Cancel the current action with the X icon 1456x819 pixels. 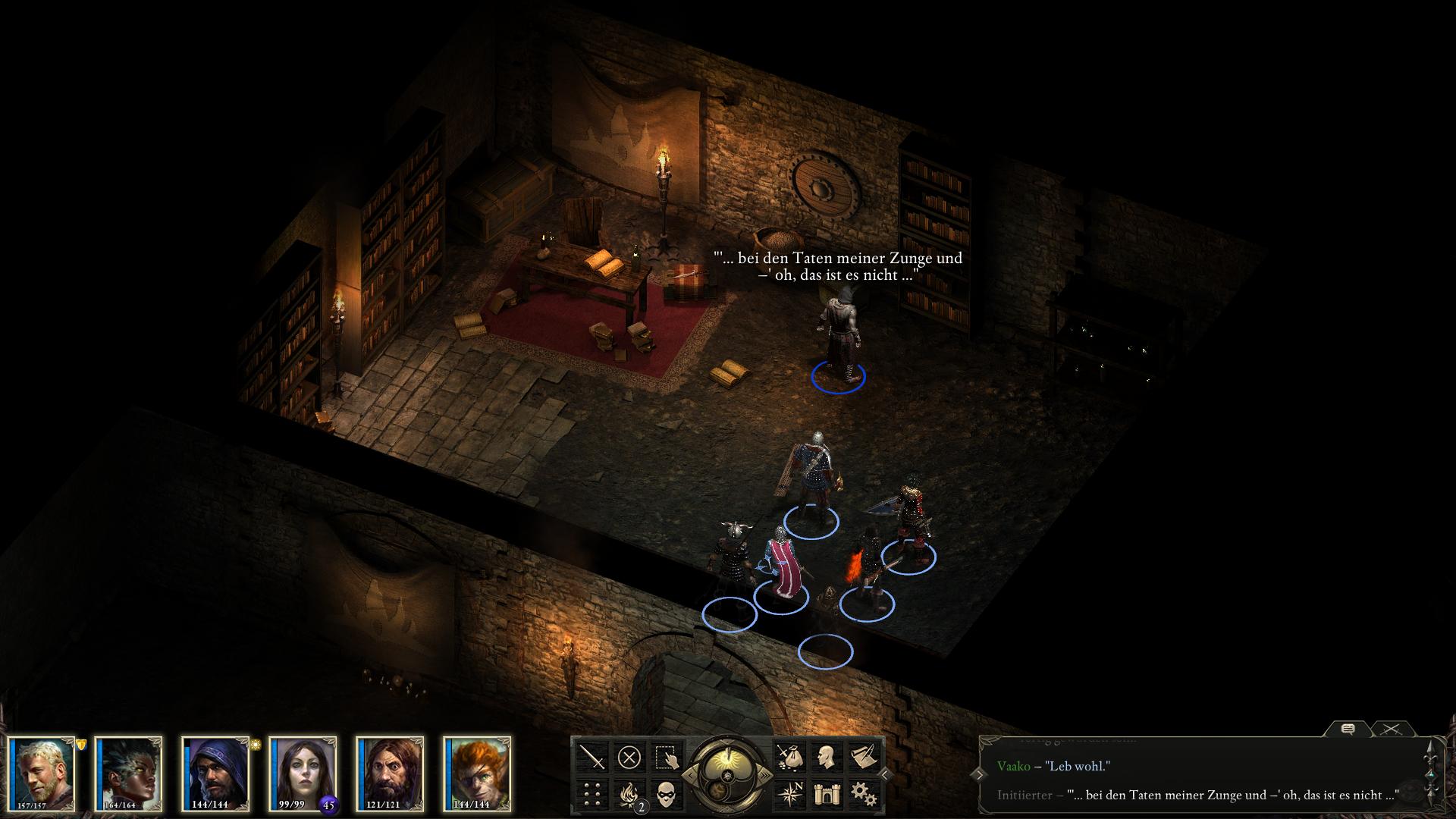pyautogui.click(x=629, y=757)
